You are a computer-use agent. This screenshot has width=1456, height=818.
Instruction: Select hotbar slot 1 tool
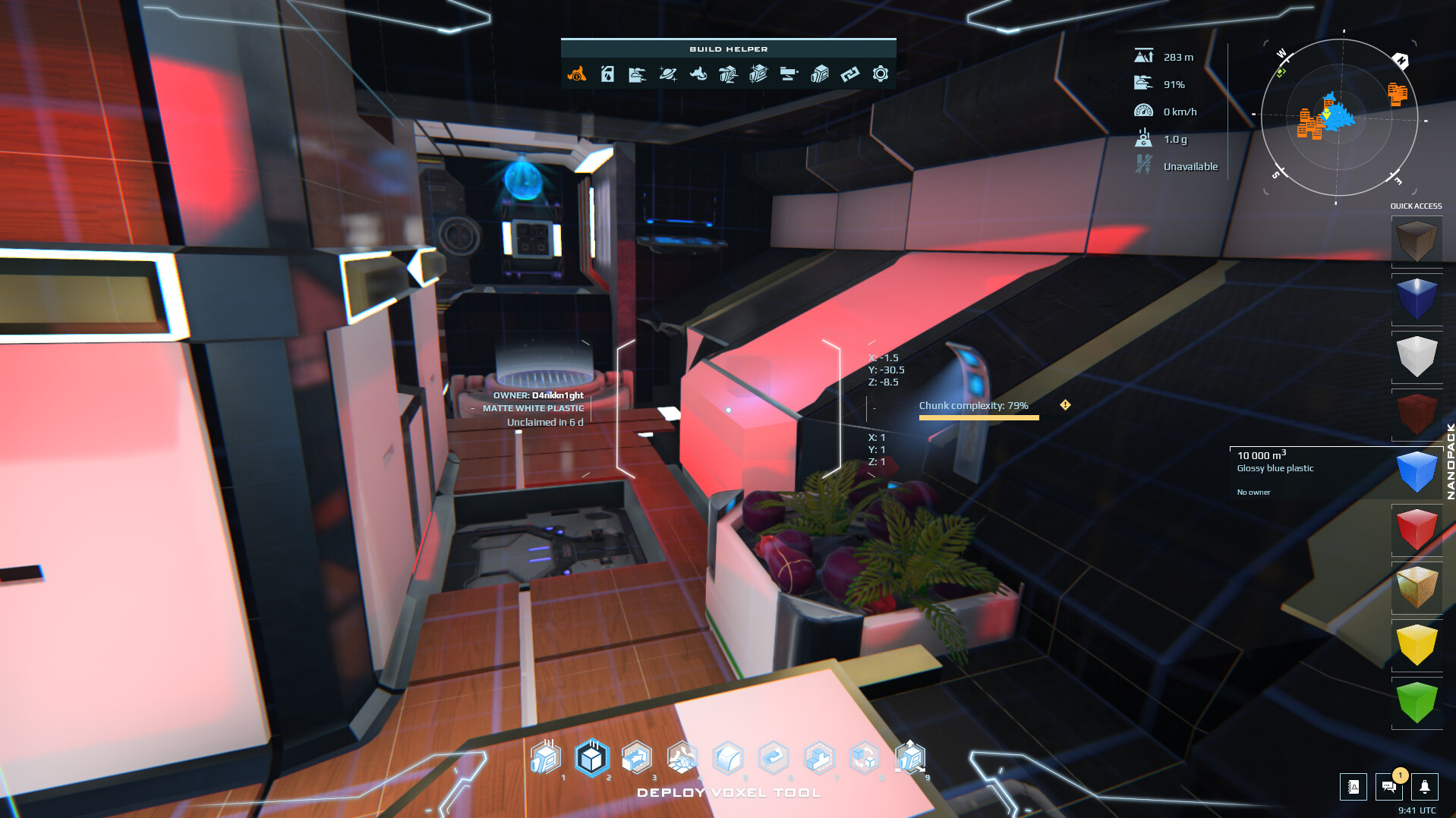pos(545,757)
